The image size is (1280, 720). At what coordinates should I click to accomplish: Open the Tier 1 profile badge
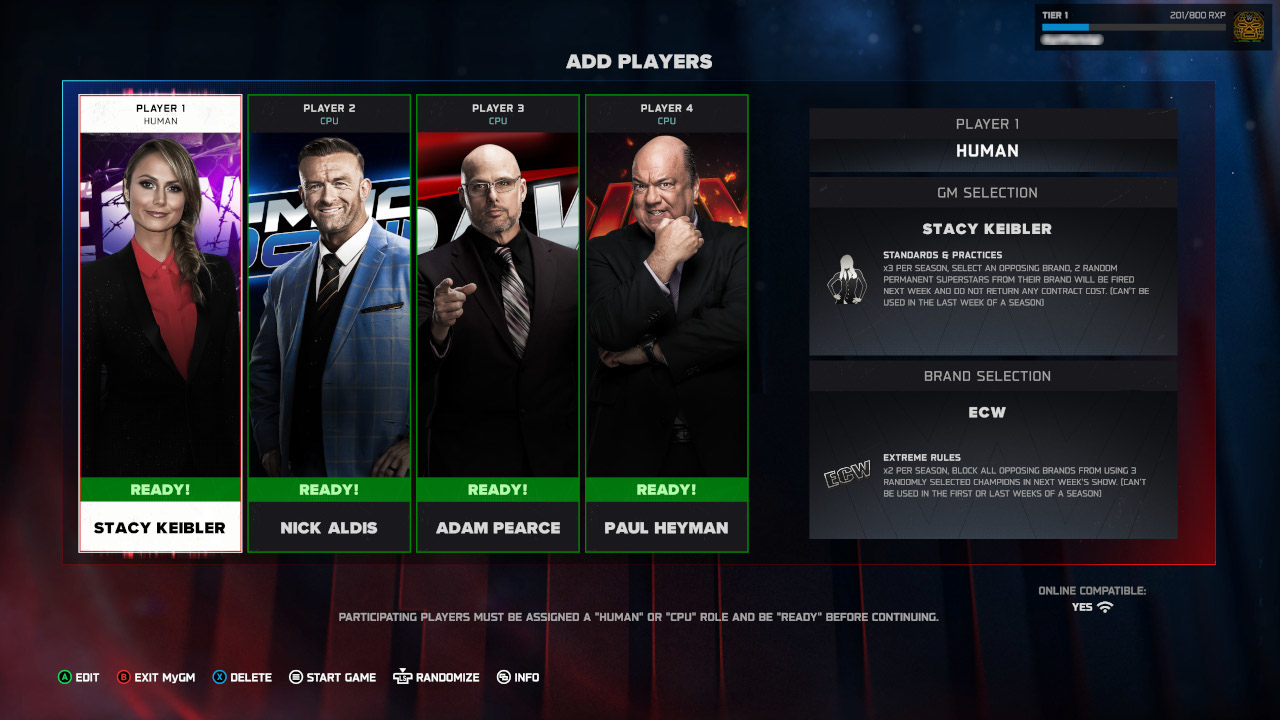[1248, 26]
